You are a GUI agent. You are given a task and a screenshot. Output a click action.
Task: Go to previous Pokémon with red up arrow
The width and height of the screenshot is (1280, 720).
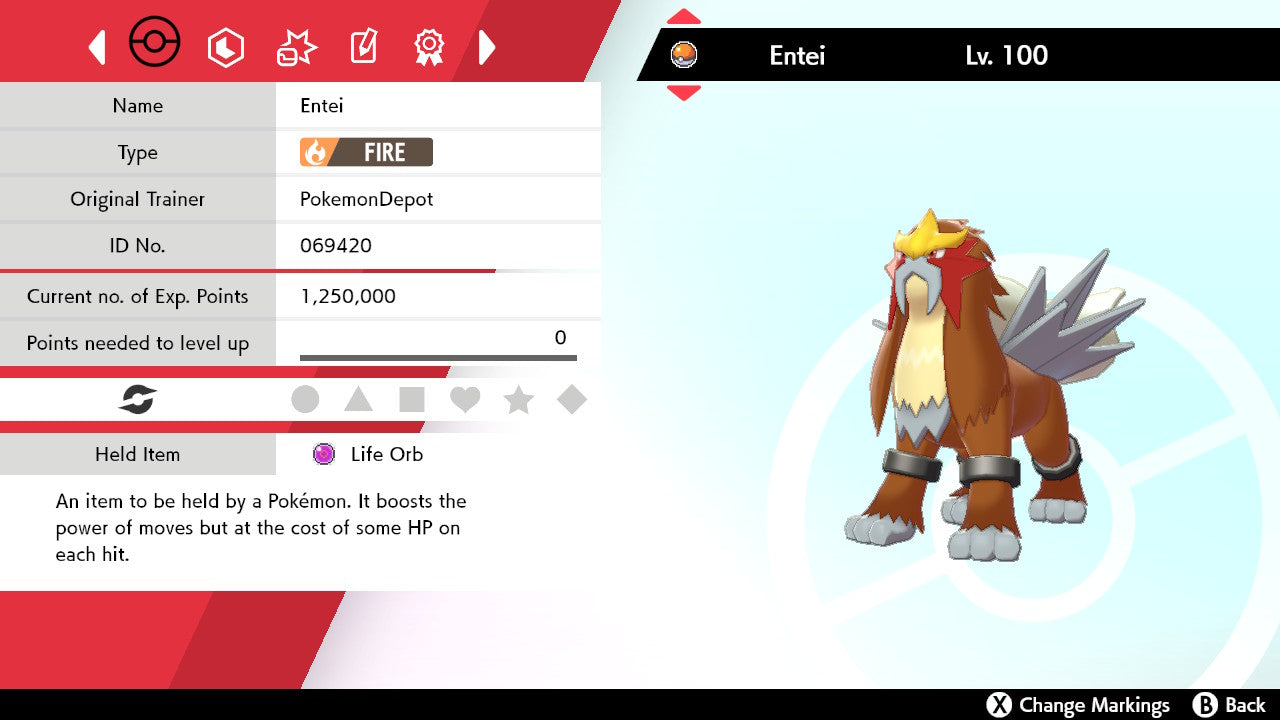683,16
